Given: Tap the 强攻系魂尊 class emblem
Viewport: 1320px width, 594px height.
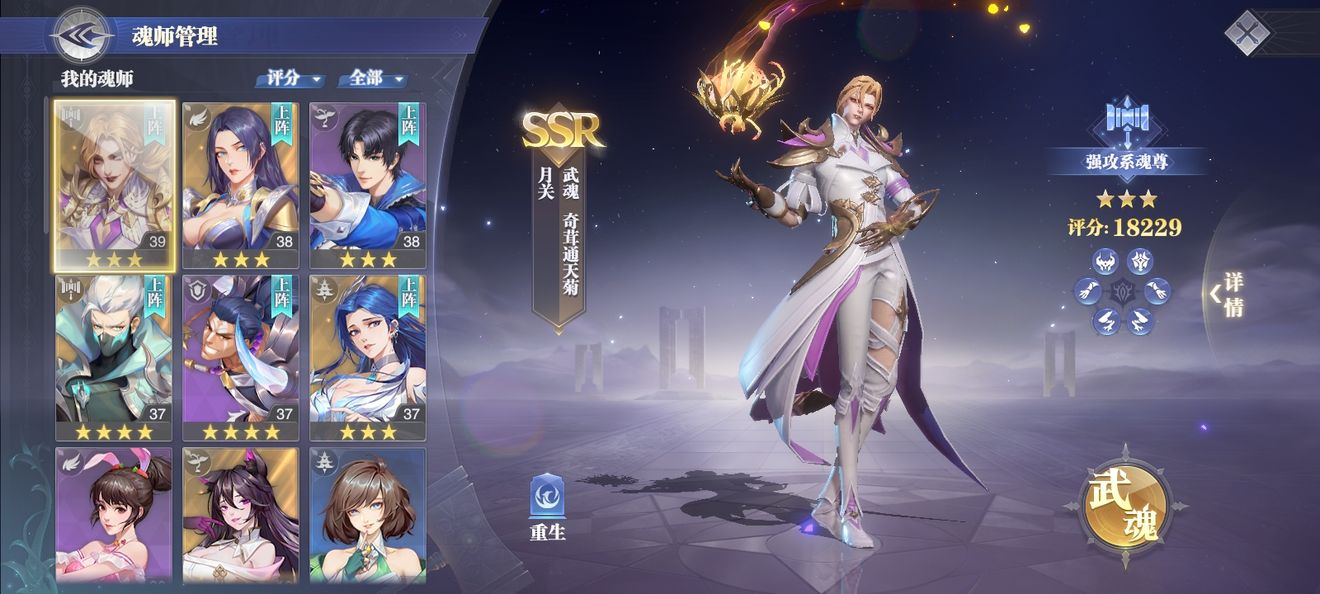Looking at the screenshot, I should (1127, 125).
